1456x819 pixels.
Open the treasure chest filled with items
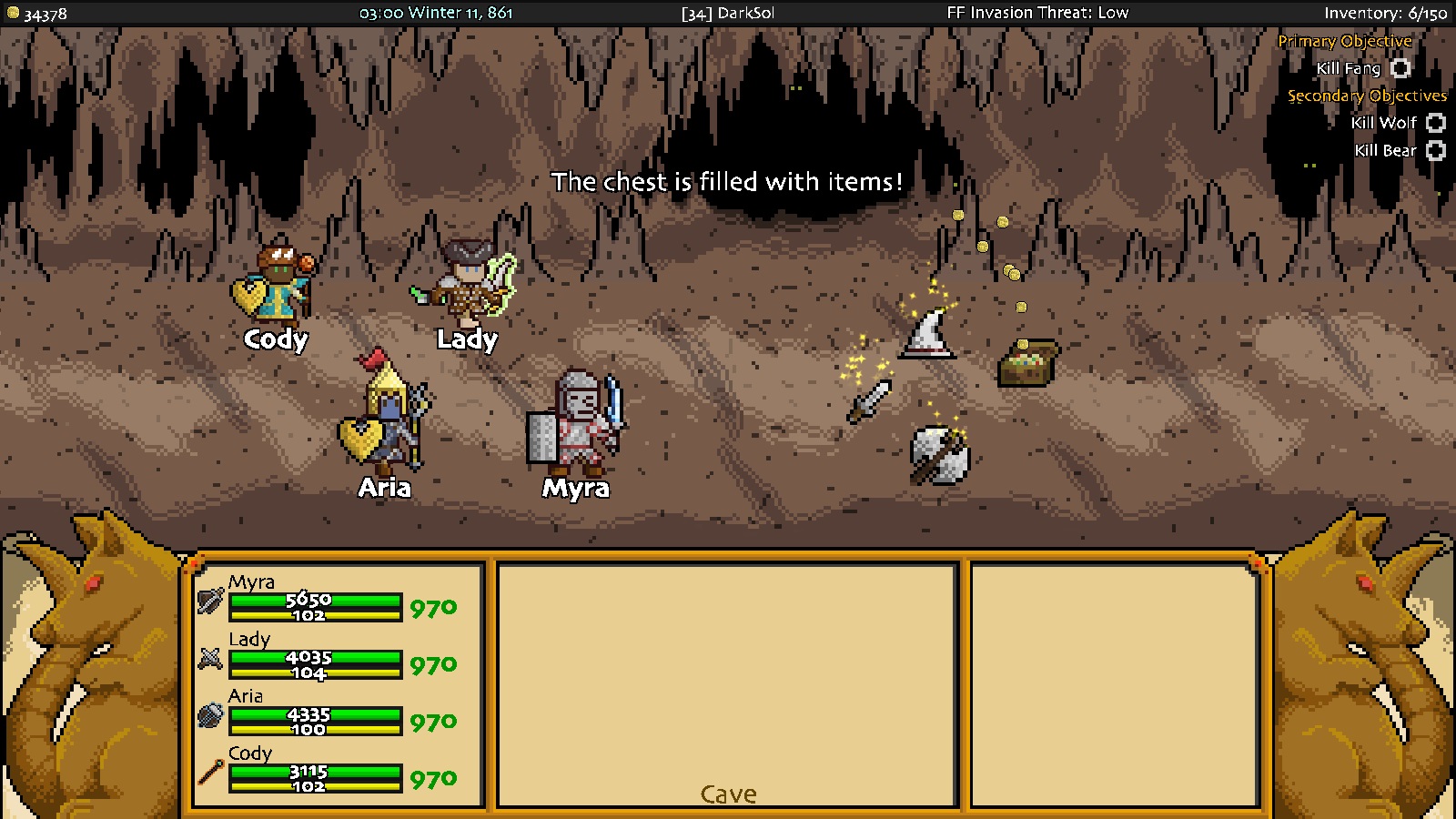click(1029, 359)
